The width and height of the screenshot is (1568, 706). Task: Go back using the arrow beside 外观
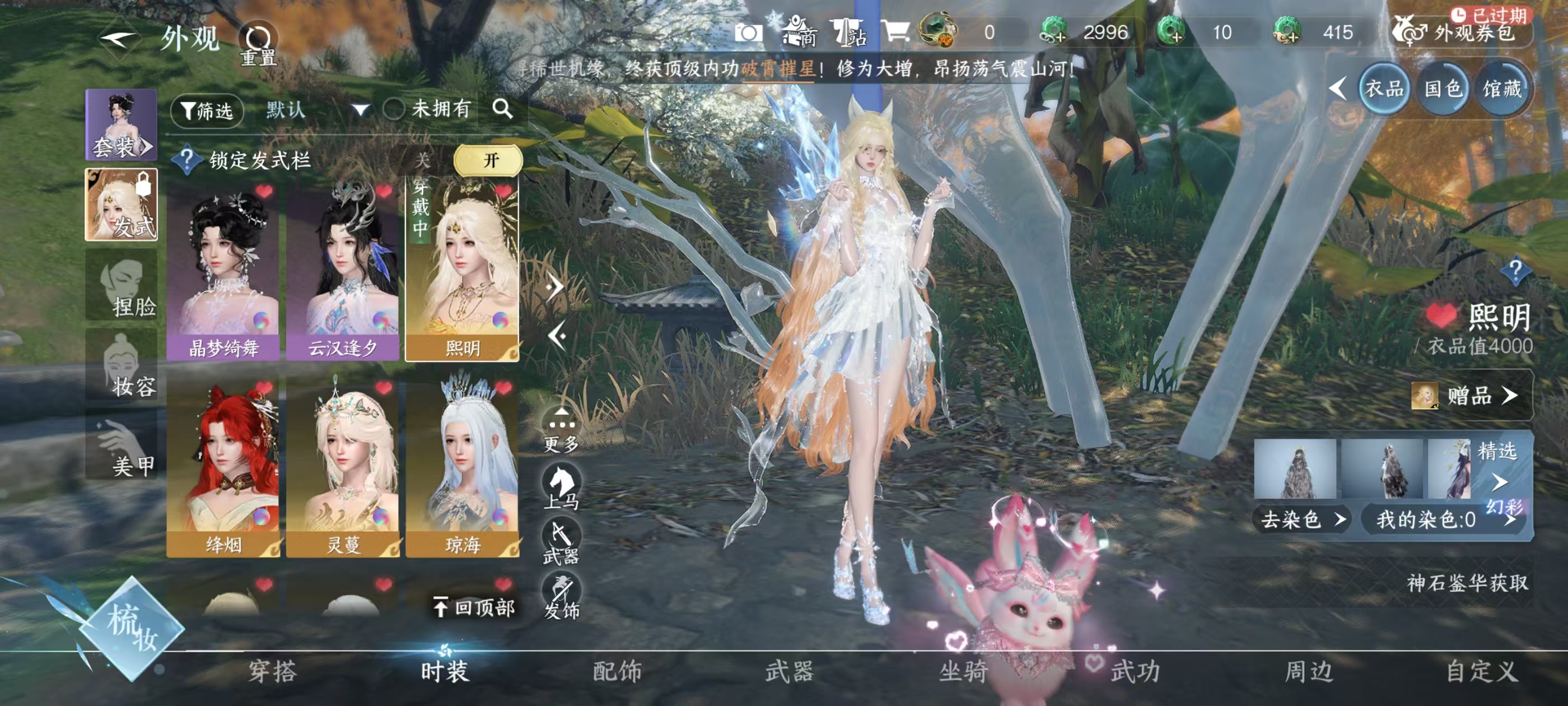point(118,40)
